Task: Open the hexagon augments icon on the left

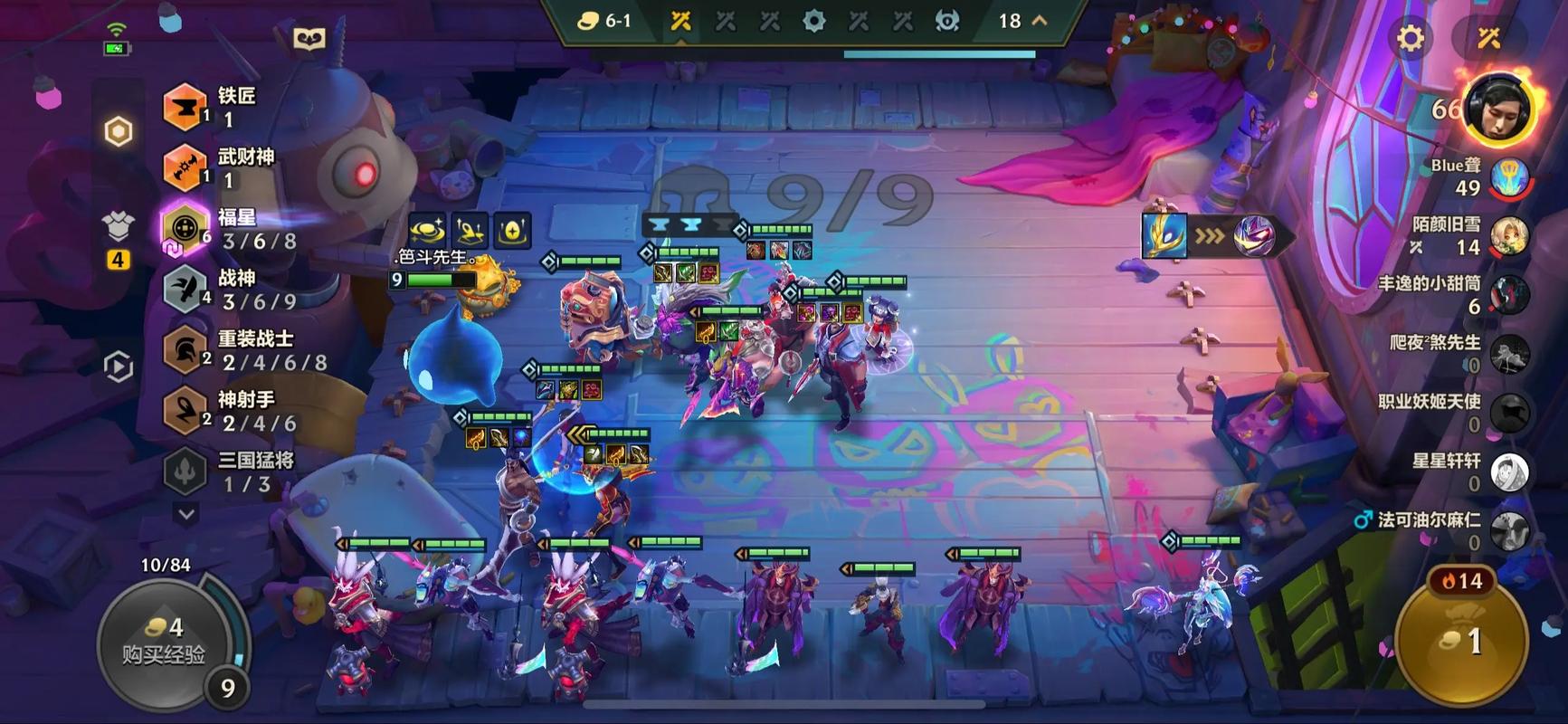Action: click(x=119, y=132)
